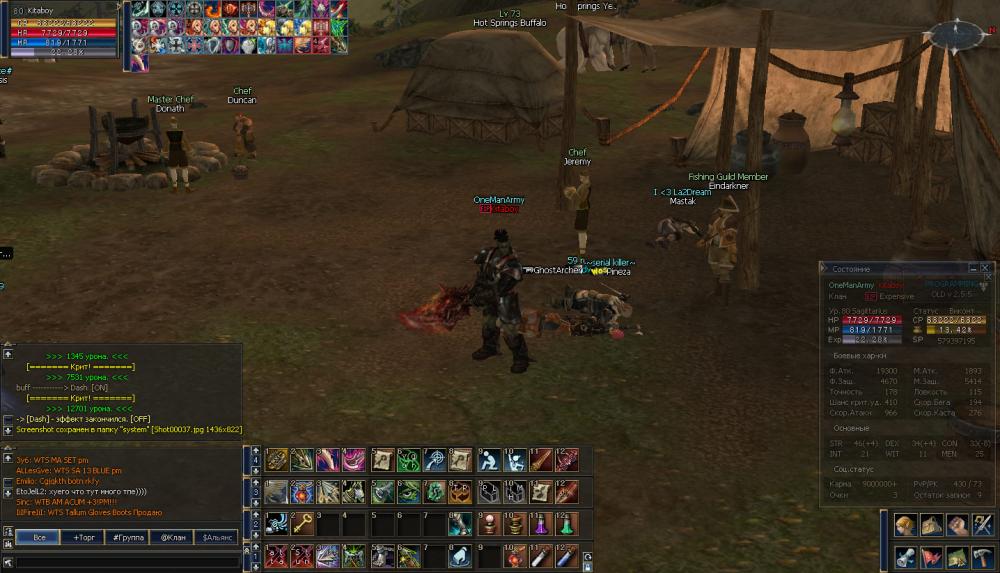Switch to the Все chat tab
The width and height of the screenshot is (1000, 573).
point(38,538)
